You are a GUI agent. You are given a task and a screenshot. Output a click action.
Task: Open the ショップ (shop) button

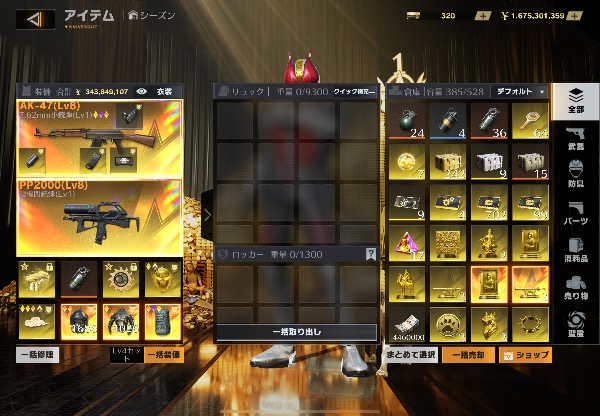527,355
